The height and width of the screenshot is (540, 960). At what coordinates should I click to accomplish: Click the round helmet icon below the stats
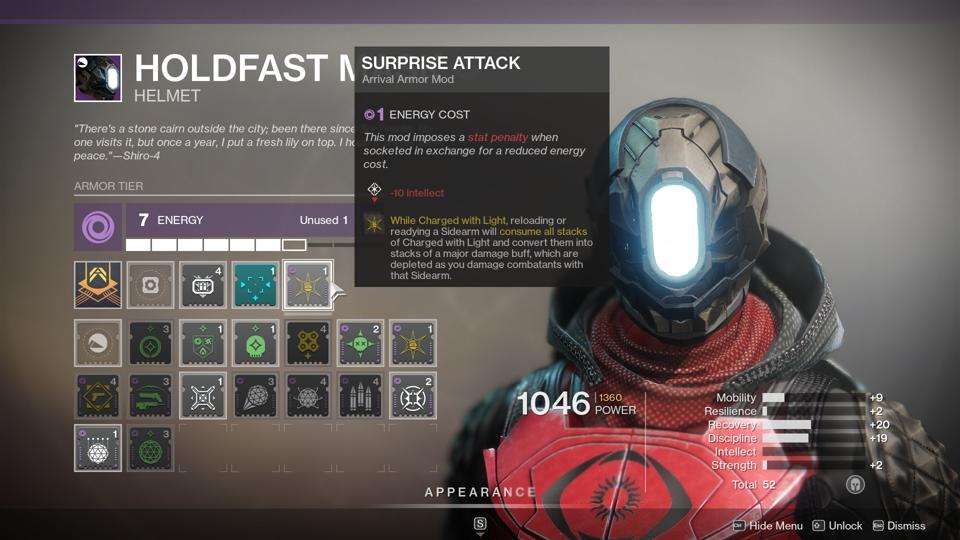pos(855,485)
